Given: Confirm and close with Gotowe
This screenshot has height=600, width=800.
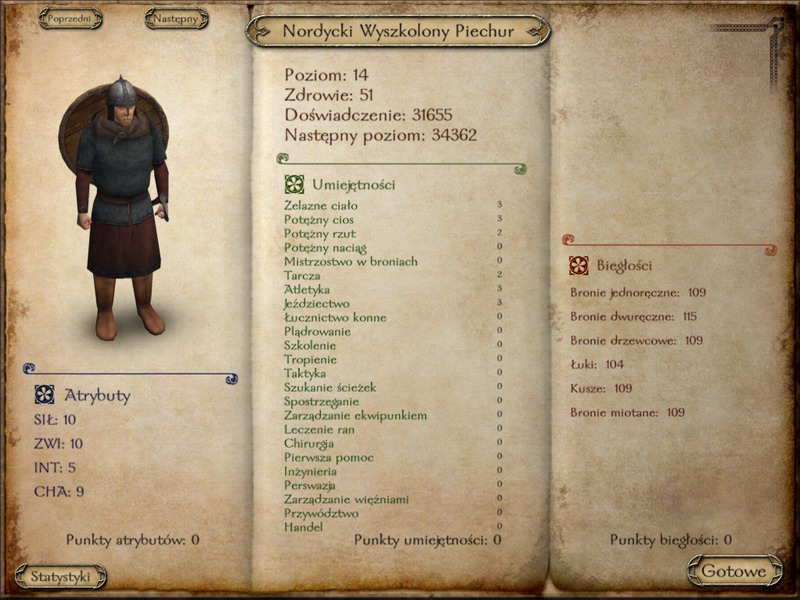Looking at the screenshot, I should 734,571.
